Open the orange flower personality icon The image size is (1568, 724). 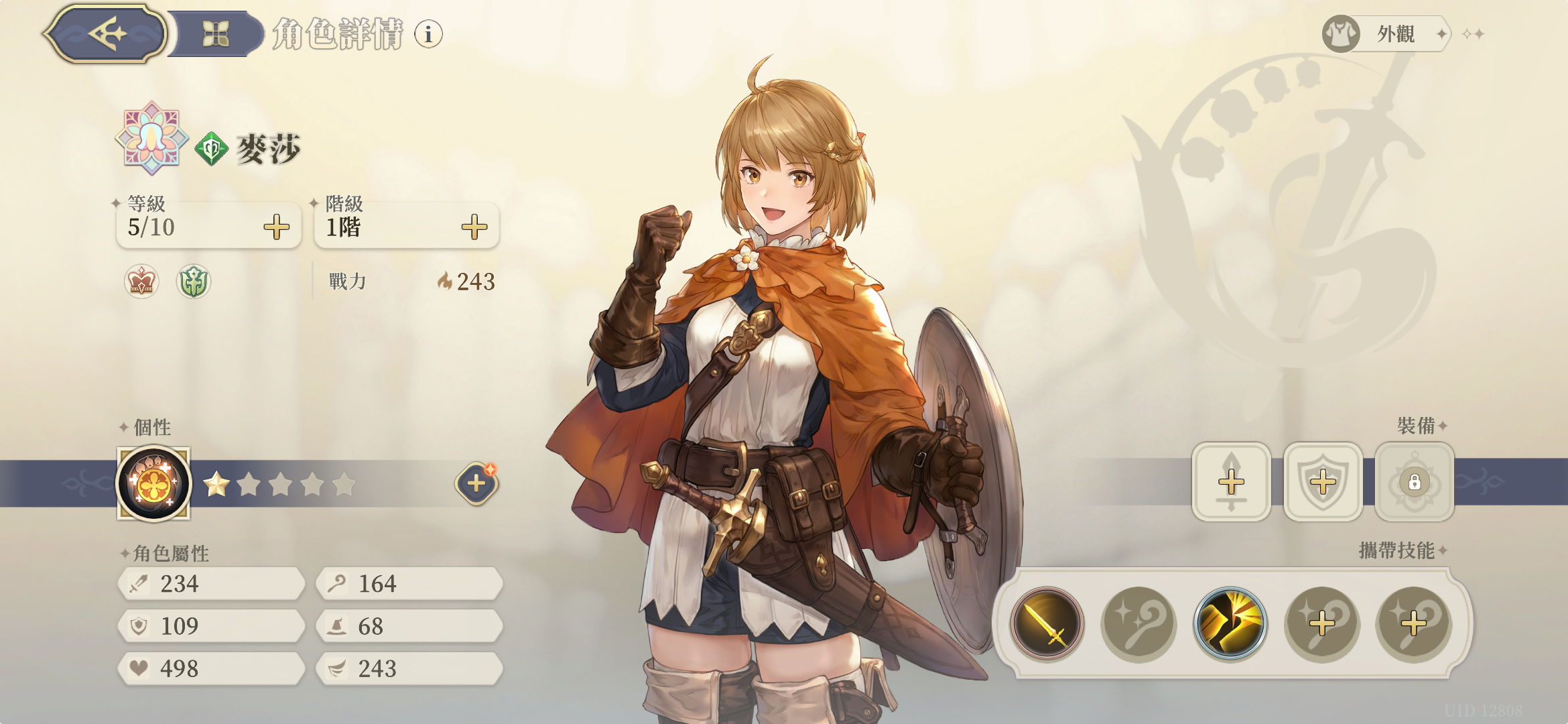point(153,483)
